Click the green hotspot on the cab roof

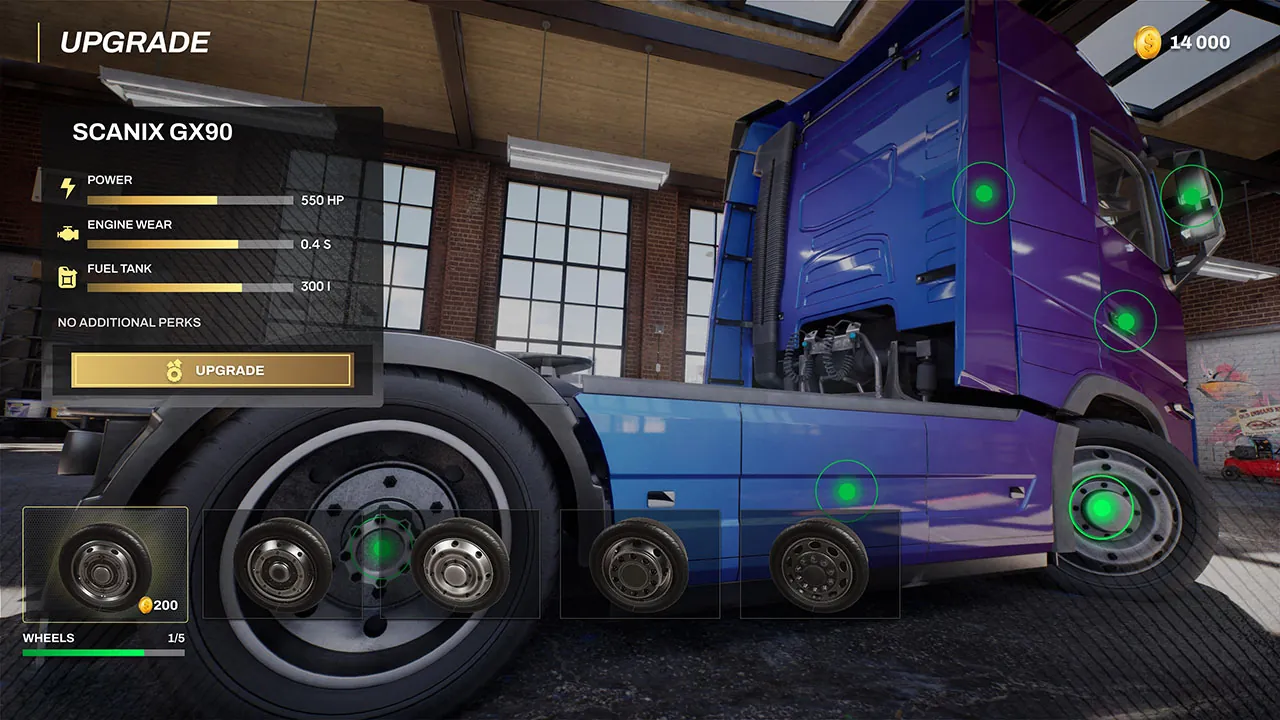point(984,191)
